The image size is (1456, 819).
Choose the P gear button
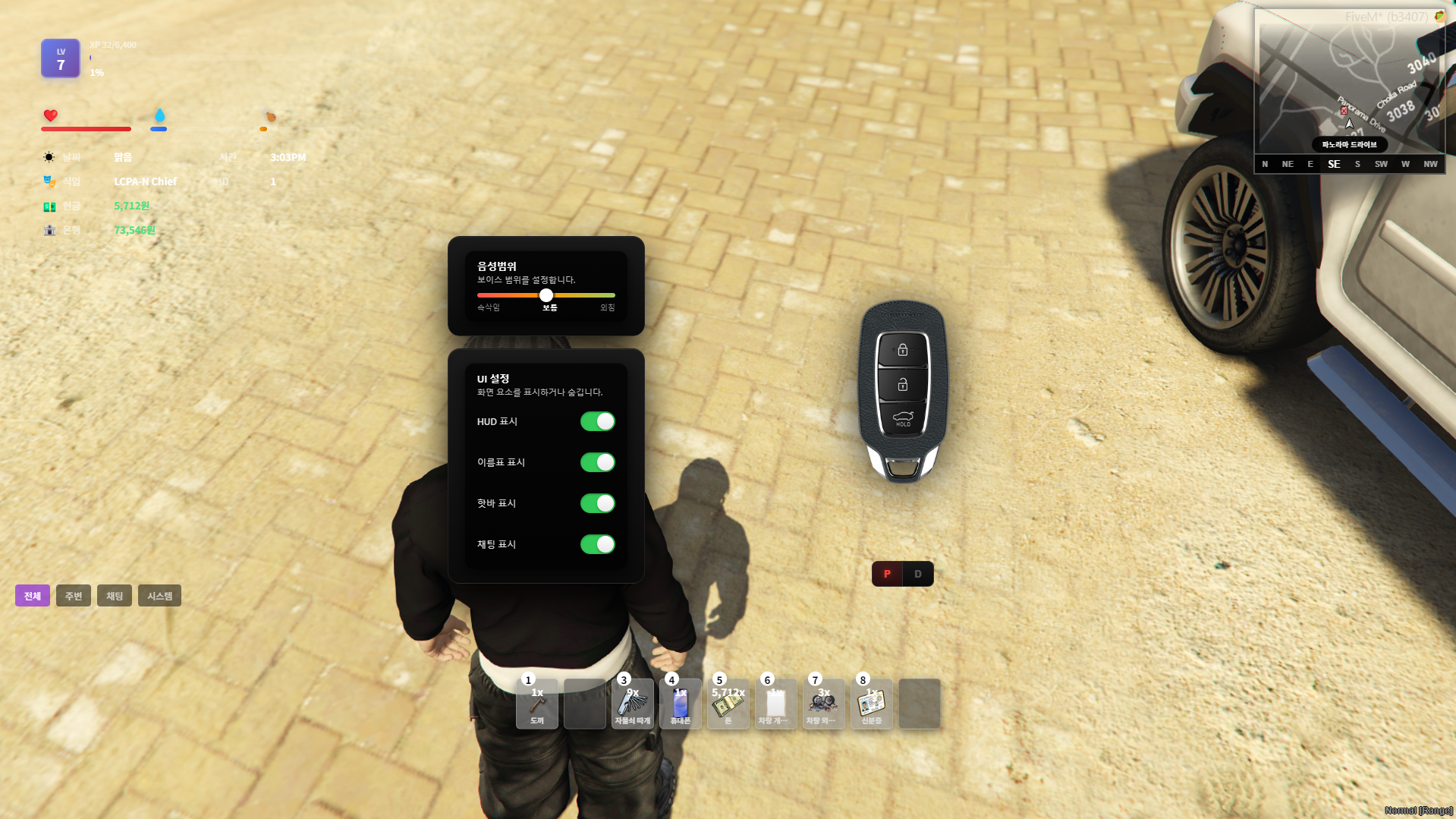click(887, 574)
